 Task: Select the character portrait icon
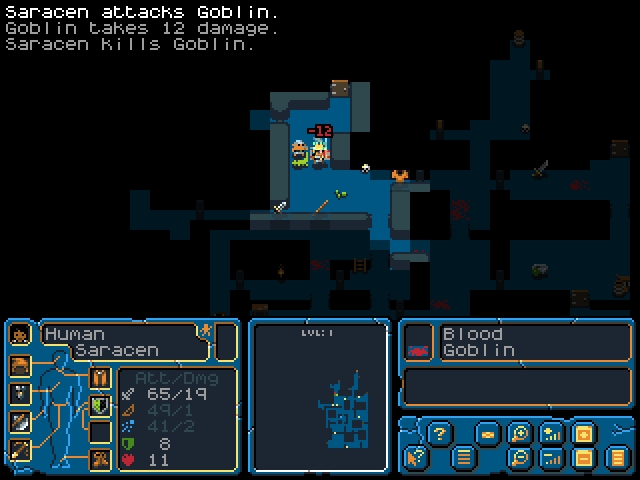point(20,335)
